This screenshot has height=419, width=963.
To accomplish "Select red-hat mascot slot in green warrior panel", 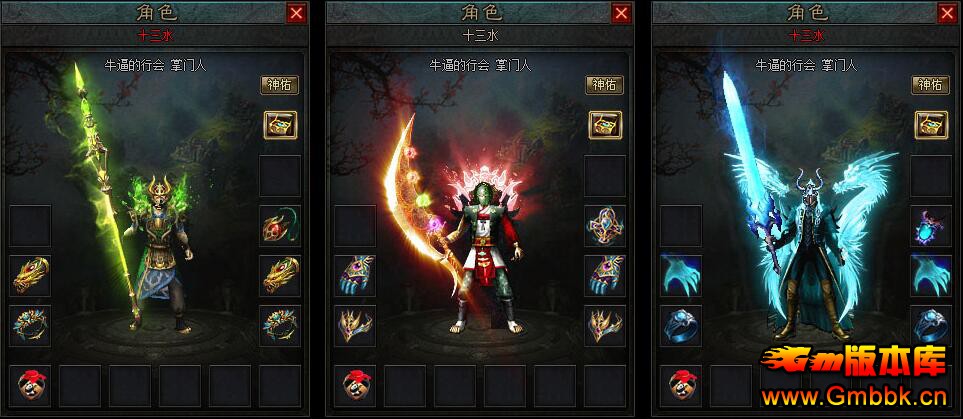I will [30, 385].
